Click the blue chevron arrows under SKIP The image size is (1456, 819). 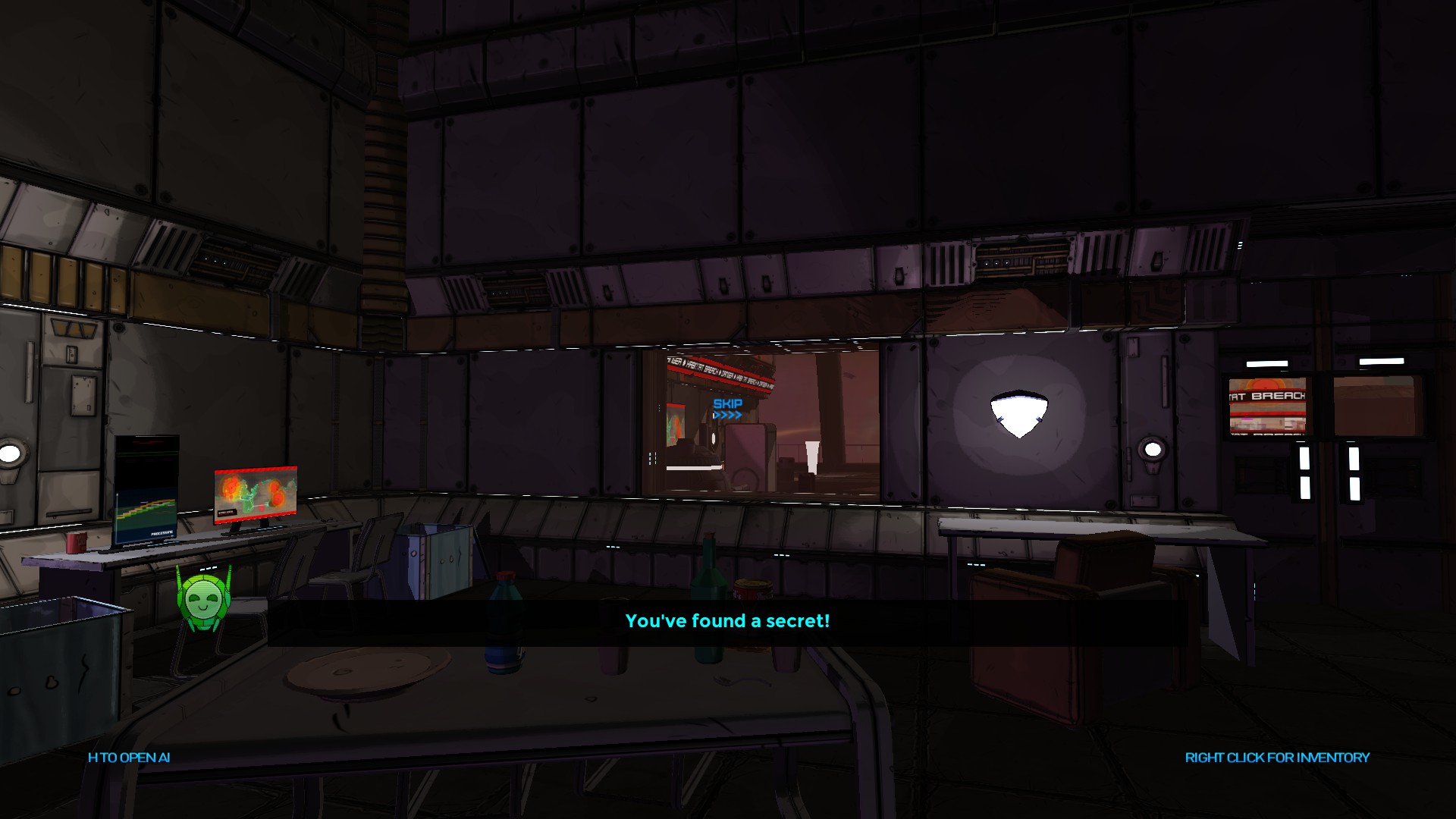click(728, 415)
